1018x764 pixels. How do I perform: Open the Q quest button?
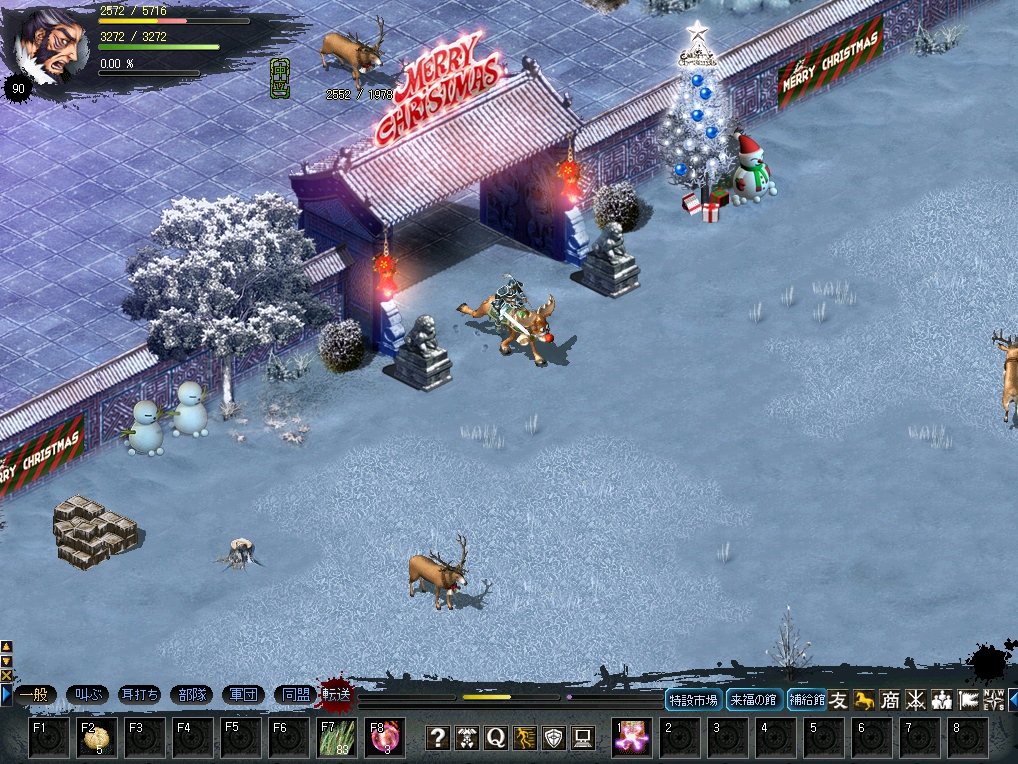(496, 738)
